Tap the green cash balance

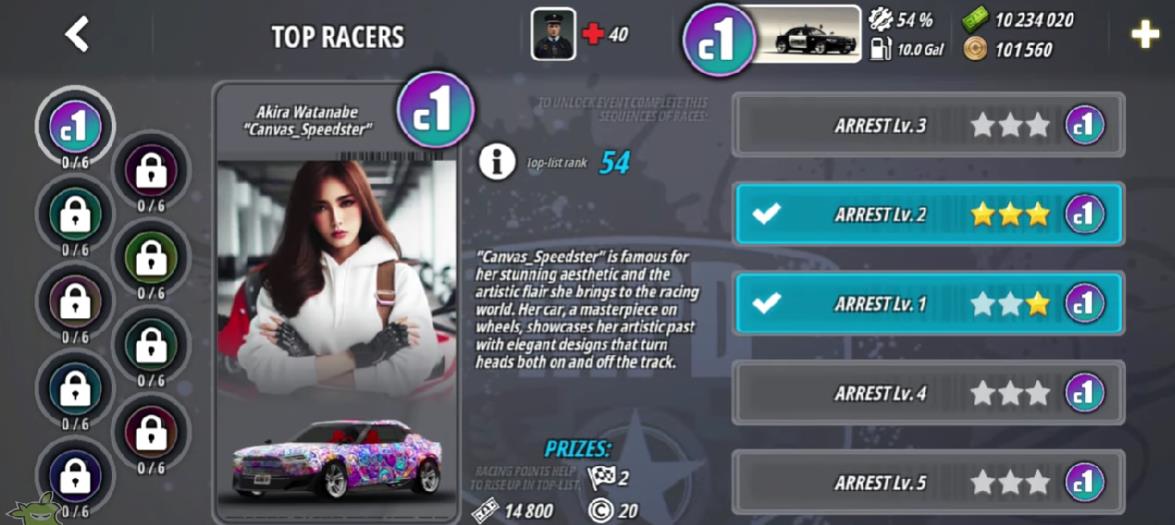pos(1018,21)
